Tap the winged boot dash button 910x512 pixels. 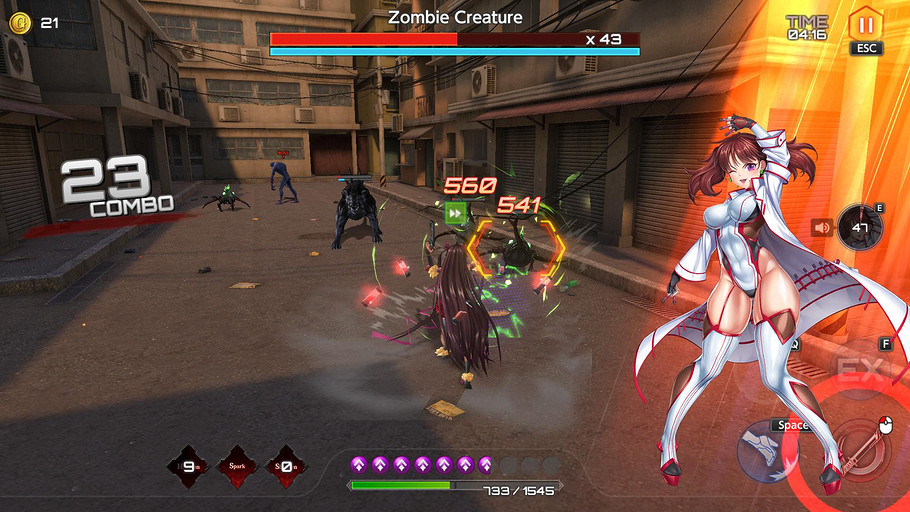(767, 450)
